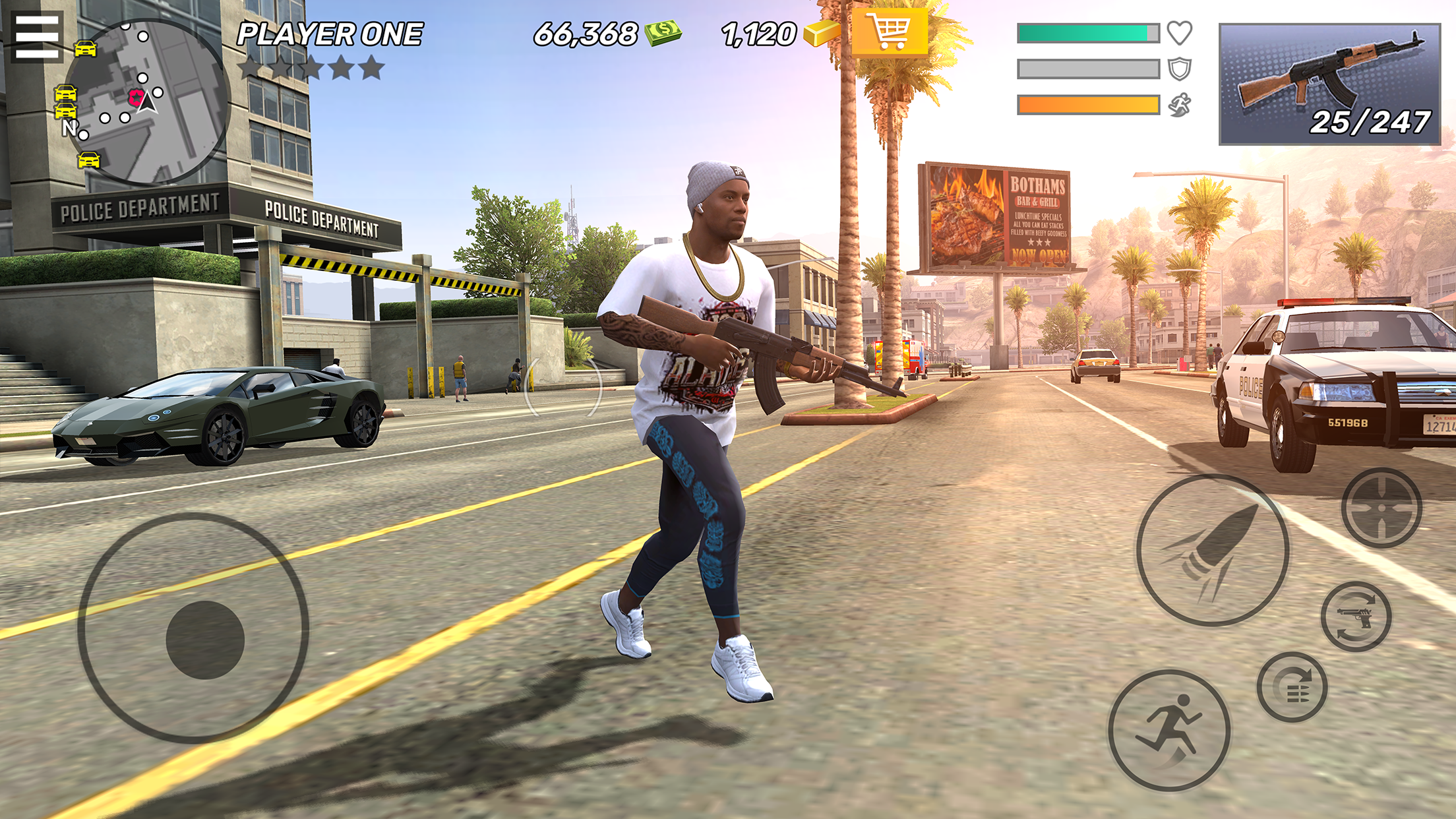
Task: Open the circular minimap
Action: coord(146,102)
